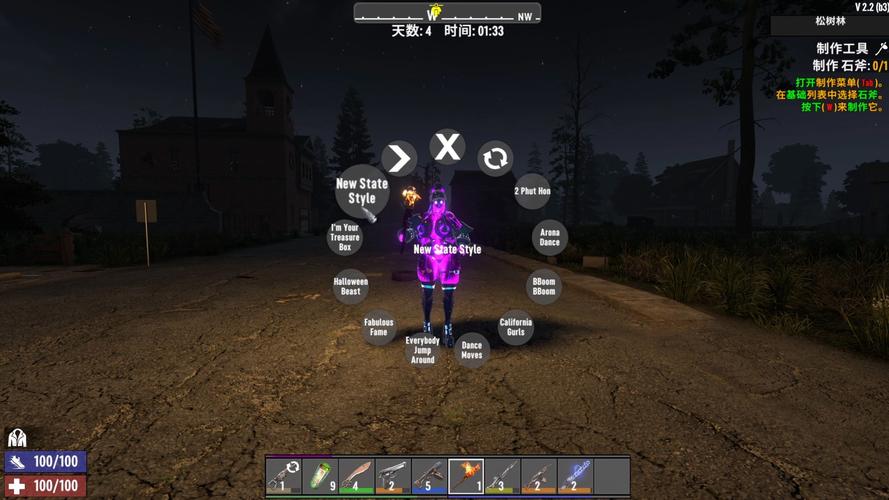
Task: Select the pistol hotbar slot
Action: [393, 476]
